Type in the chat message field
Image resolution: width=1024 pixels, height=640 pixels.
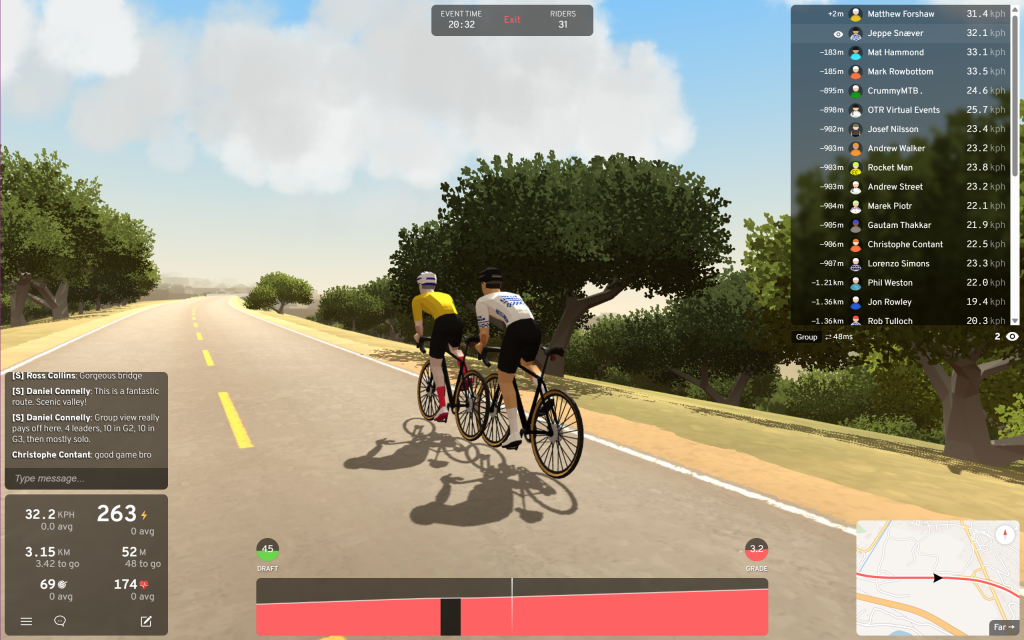(84, 478)
